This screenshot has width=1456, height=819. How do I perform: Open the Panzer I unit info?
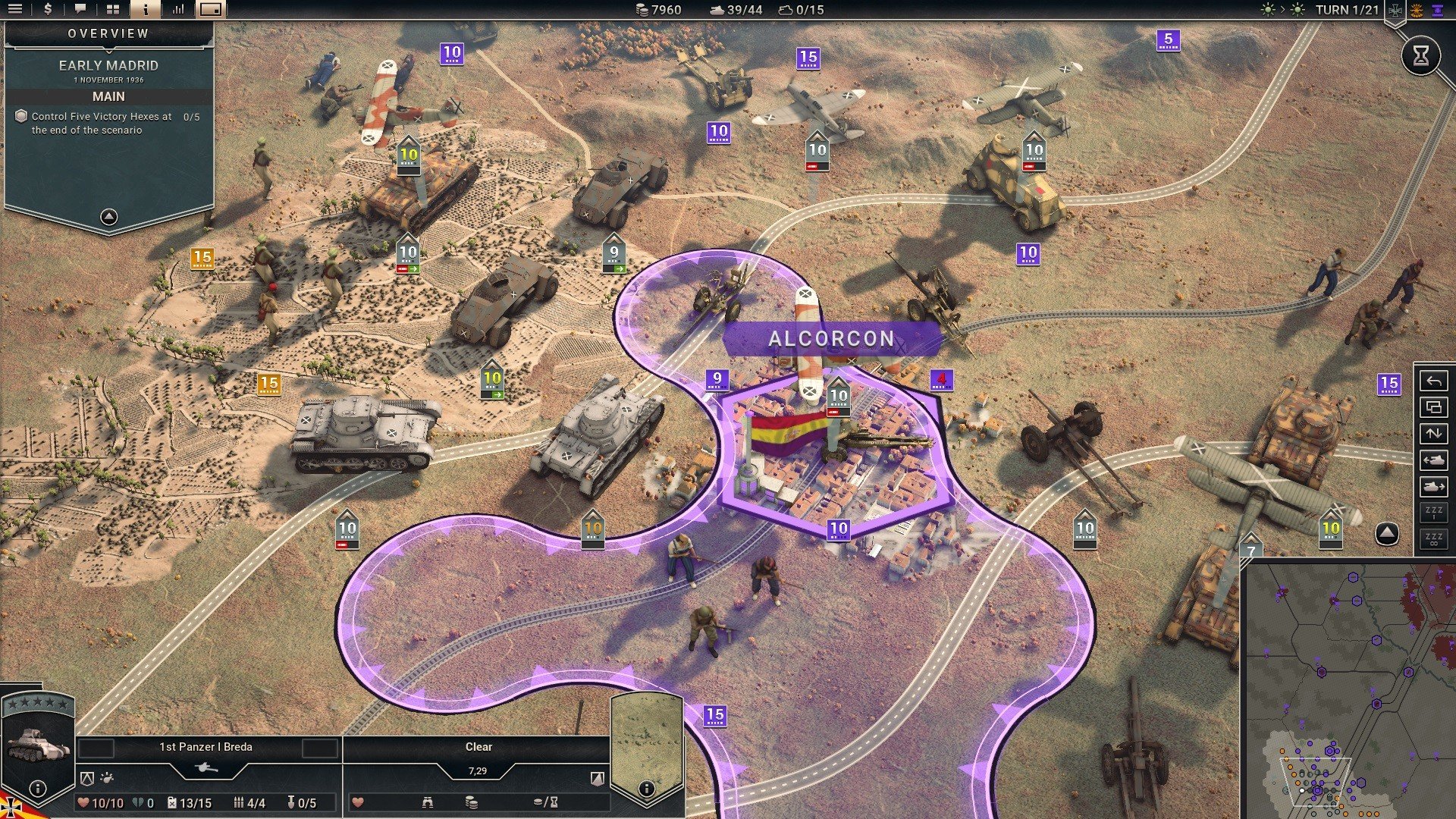coord(37,789)
